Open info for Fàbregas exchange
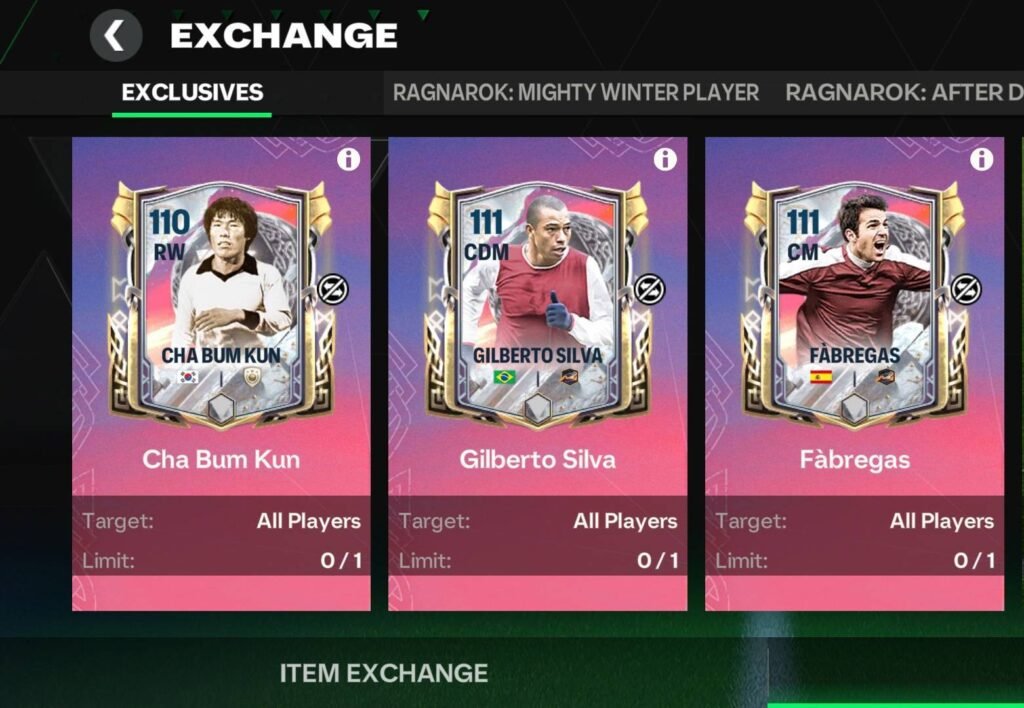Viewport: 1024px width, 708px height. pyautogui.click(x=981, y=160)
